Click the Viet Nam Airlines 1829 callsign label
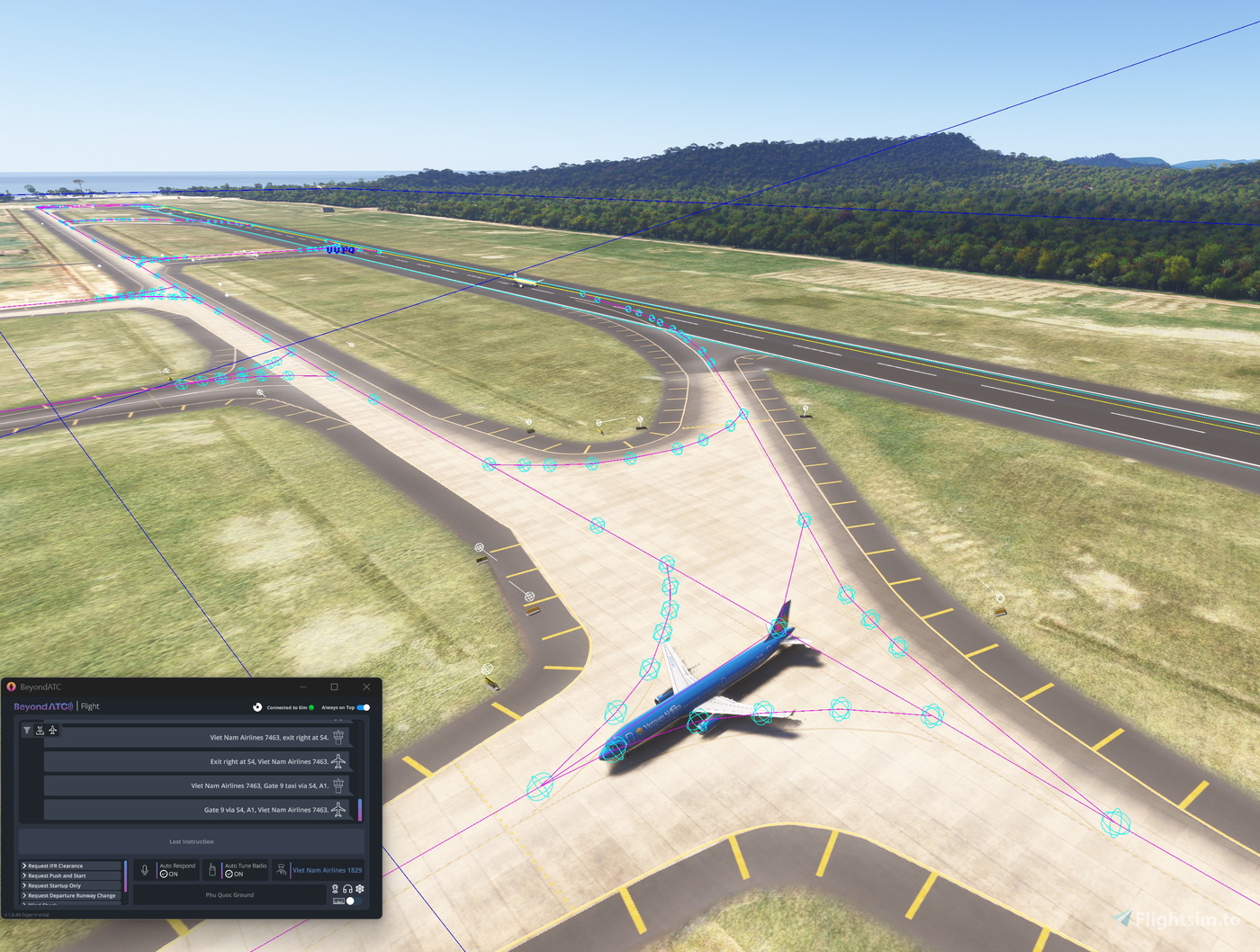This screenshot has height=952, width=1260. [x=328, y=870]
